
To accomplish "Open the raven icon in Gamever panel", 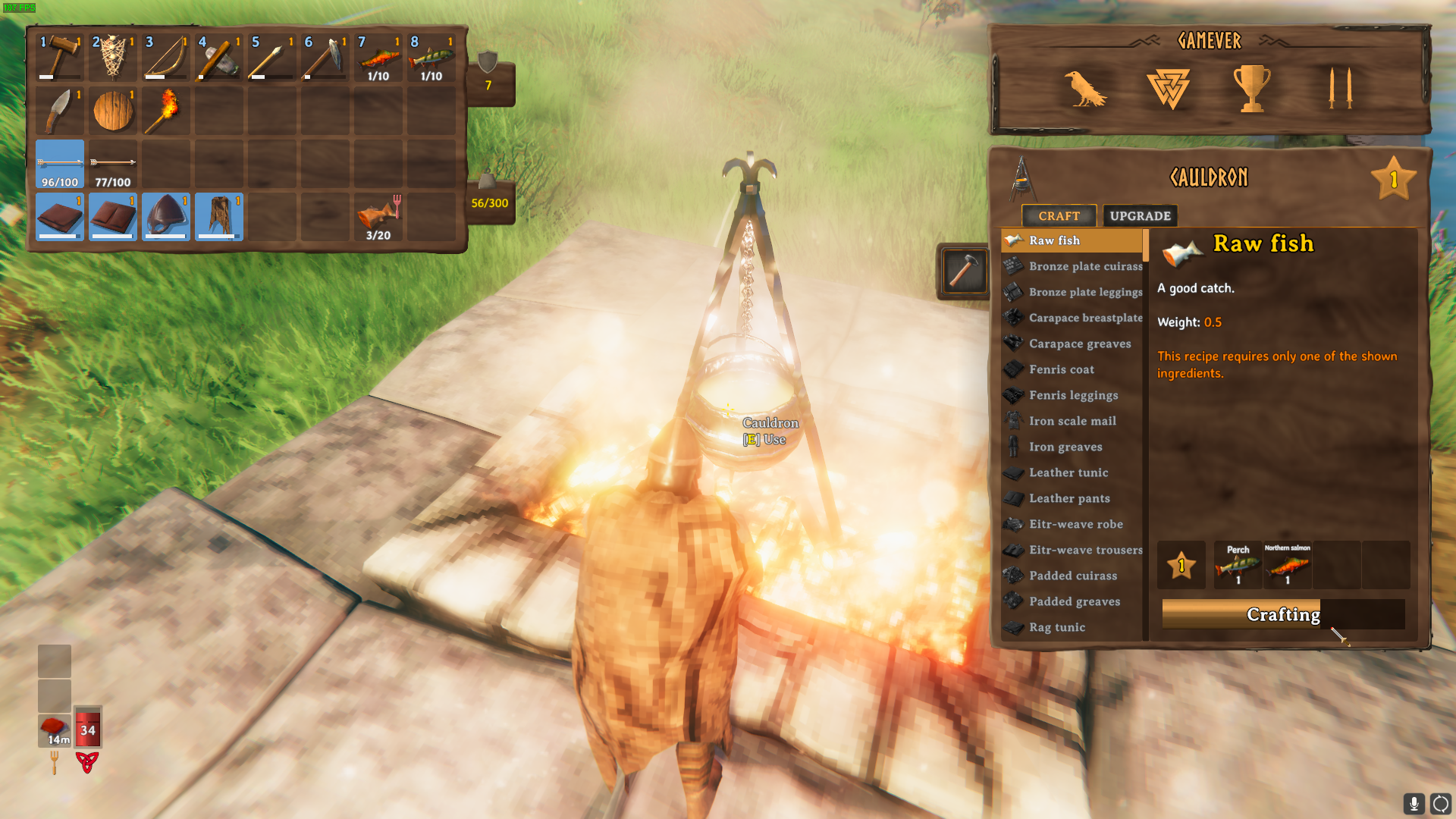I will click(1085, 89).
